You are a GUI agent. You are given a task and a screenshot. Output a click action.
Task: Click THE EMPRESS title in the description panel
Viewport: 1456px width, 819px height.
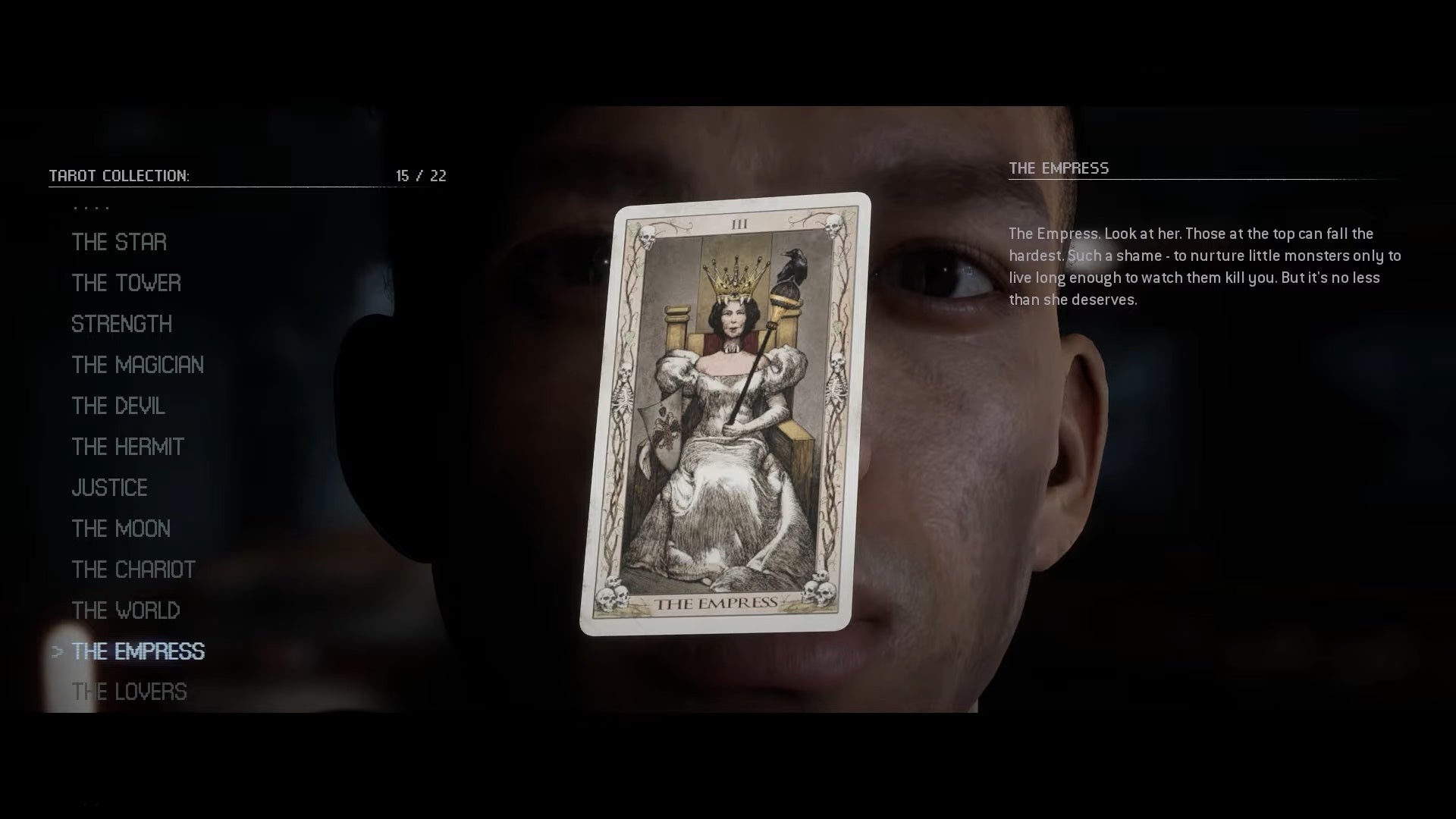[x=1059, y=168]
